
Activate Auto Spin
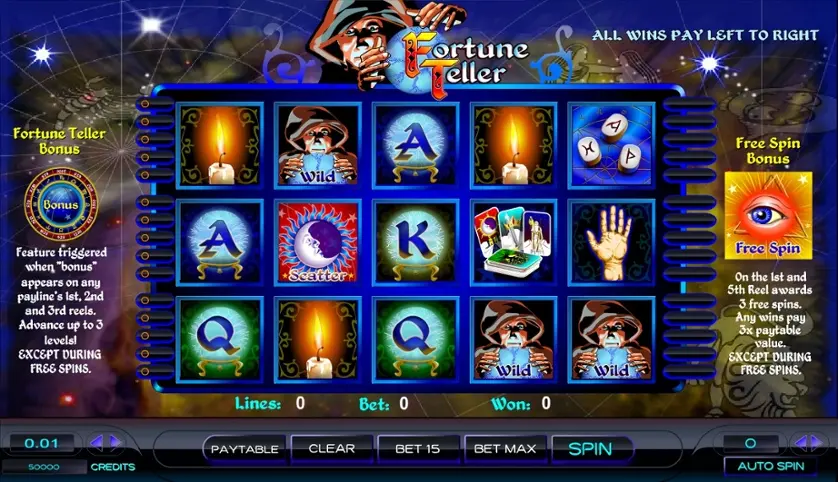click(770, 466)
